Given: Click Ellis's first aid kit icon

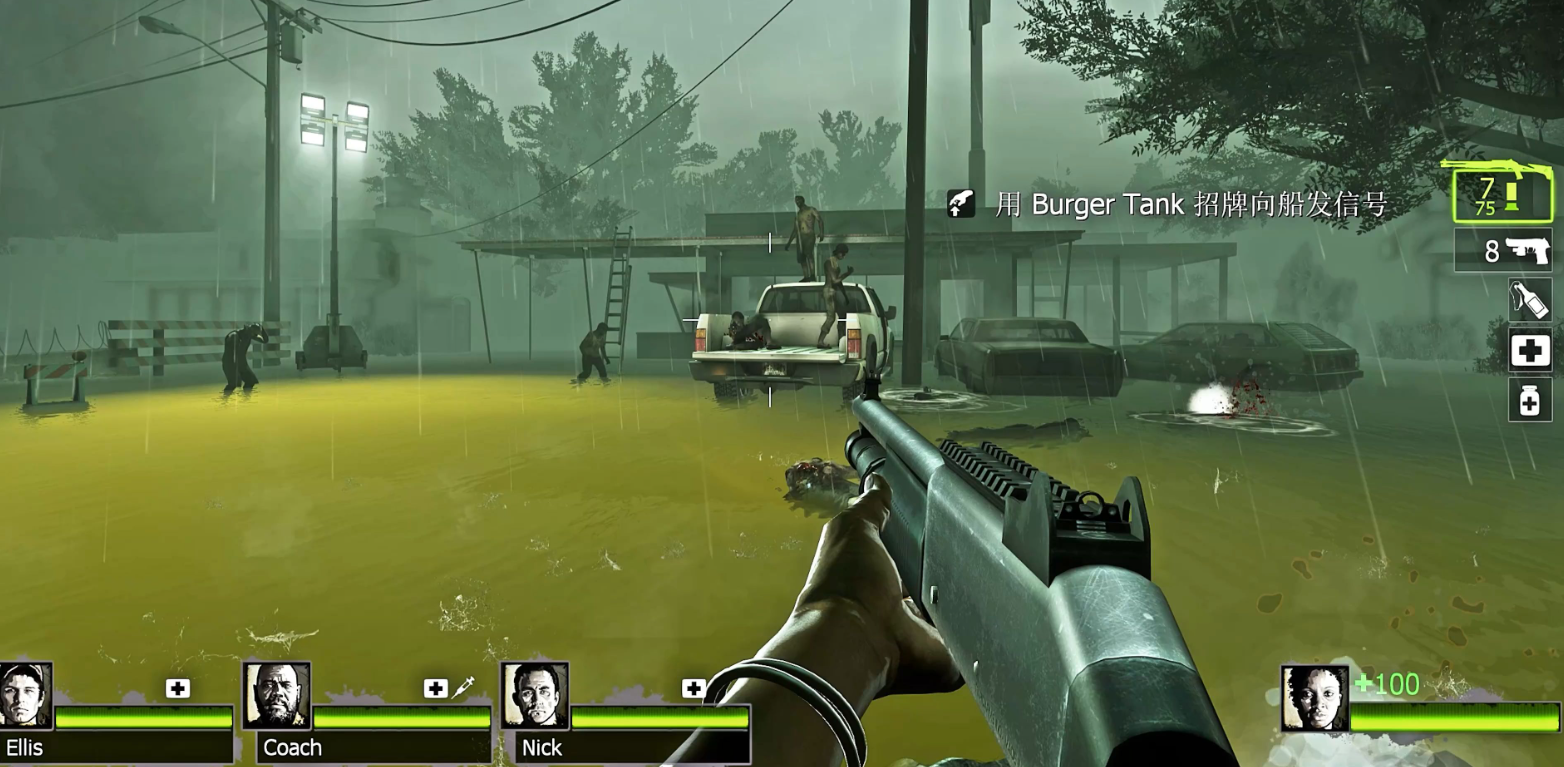Looking at the screenshot, I should click(x=178, y=688).
